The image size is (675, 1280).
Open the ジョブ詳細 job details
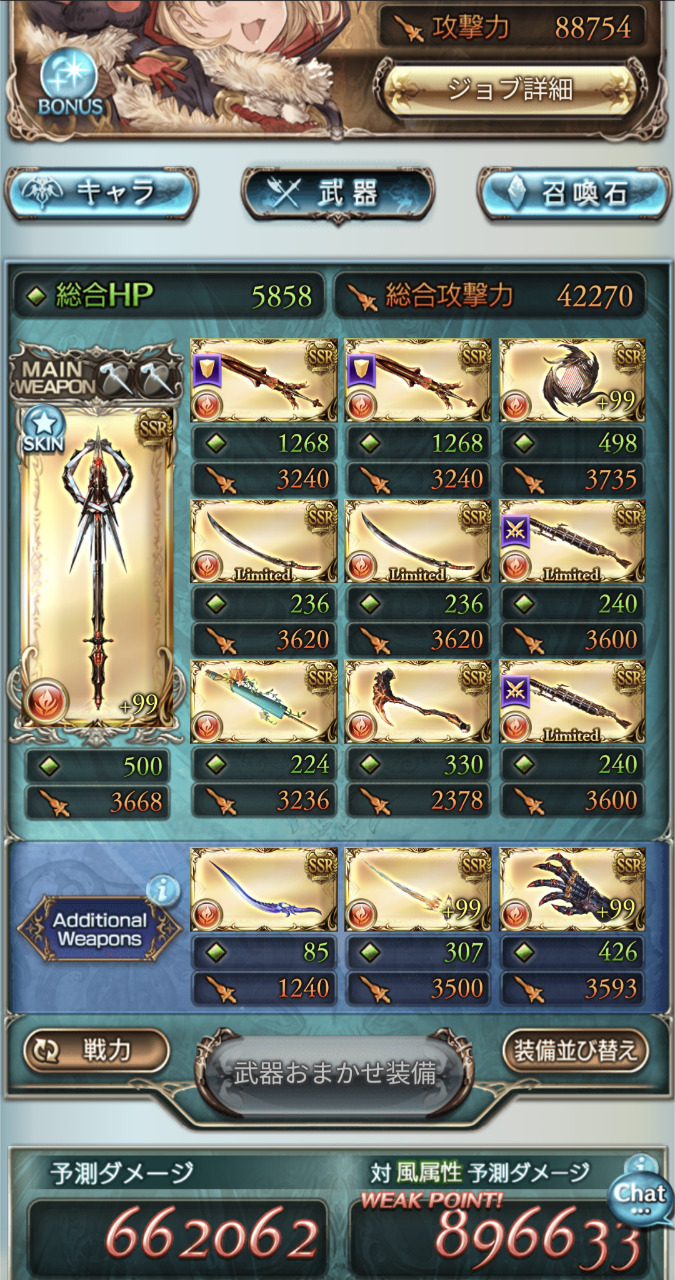[x=510, y=89]
